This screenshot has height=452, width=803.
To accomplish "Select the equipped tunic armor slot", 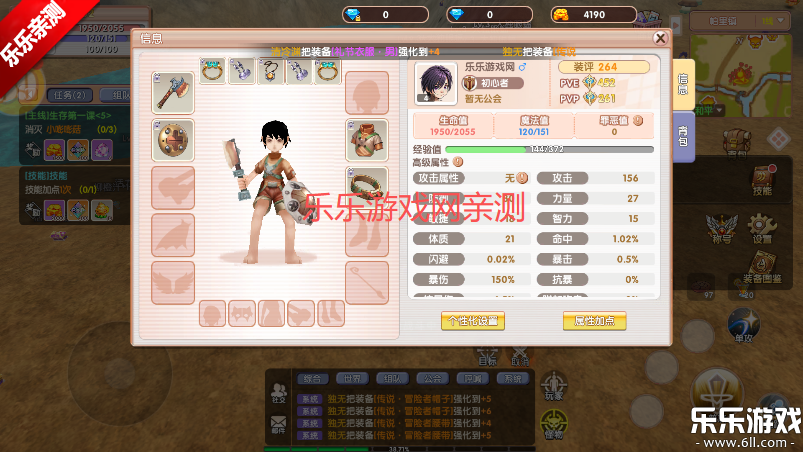I will [367, 140].
